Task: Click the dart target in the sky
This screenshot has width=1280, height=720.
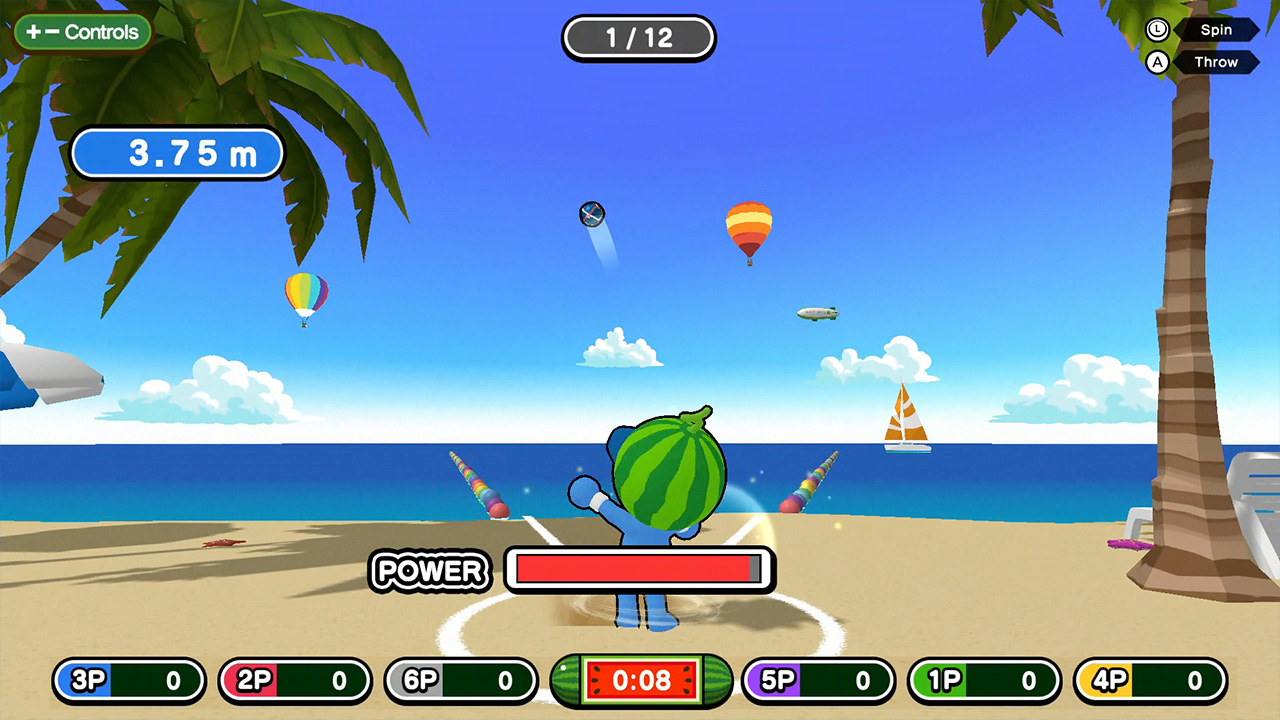Action: pyautogui.click(x=590, y=214)
